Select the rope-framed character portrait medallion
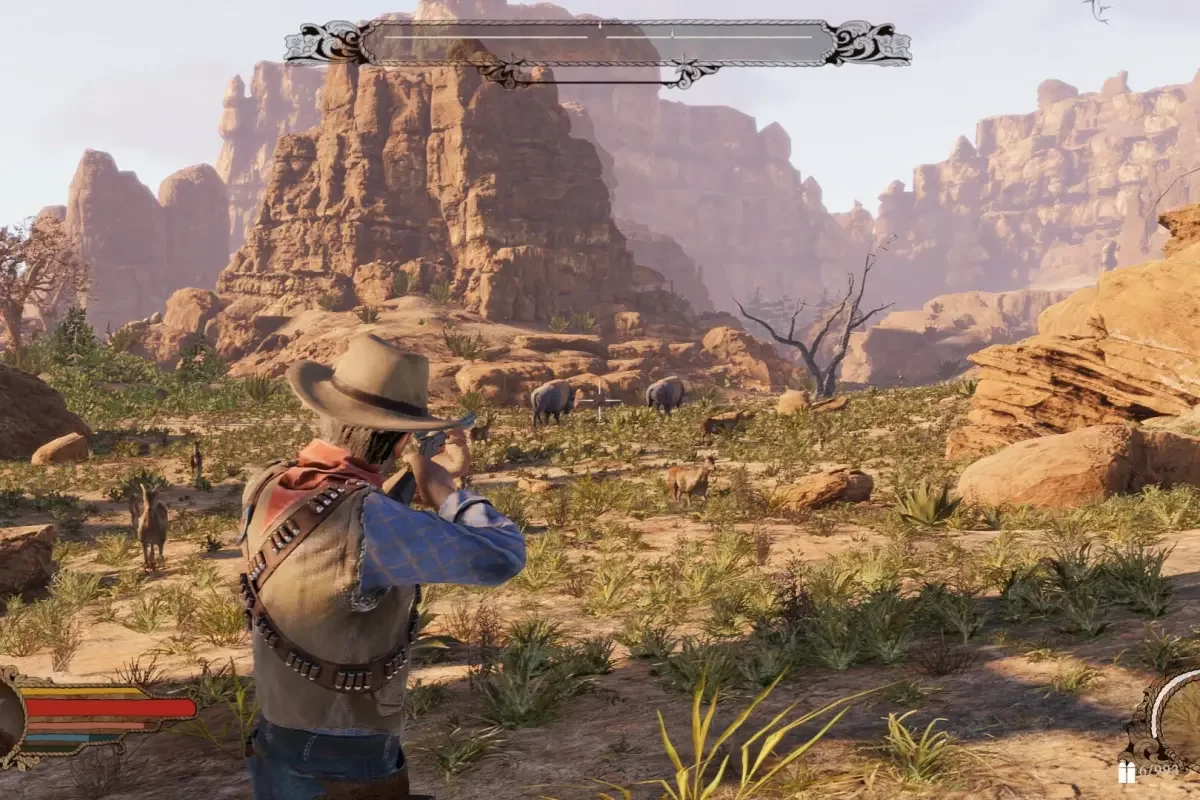 [x=8, y=717]
